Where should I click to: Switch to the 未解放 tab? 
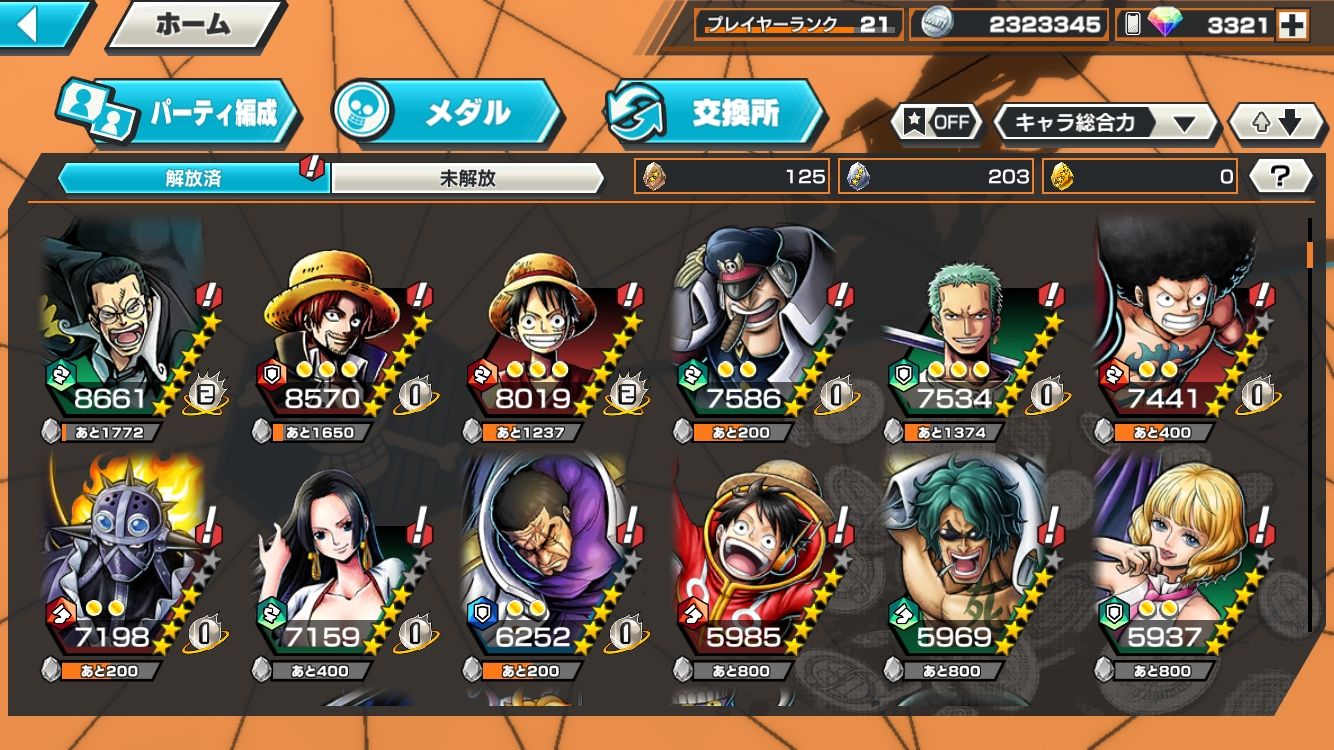467,178
